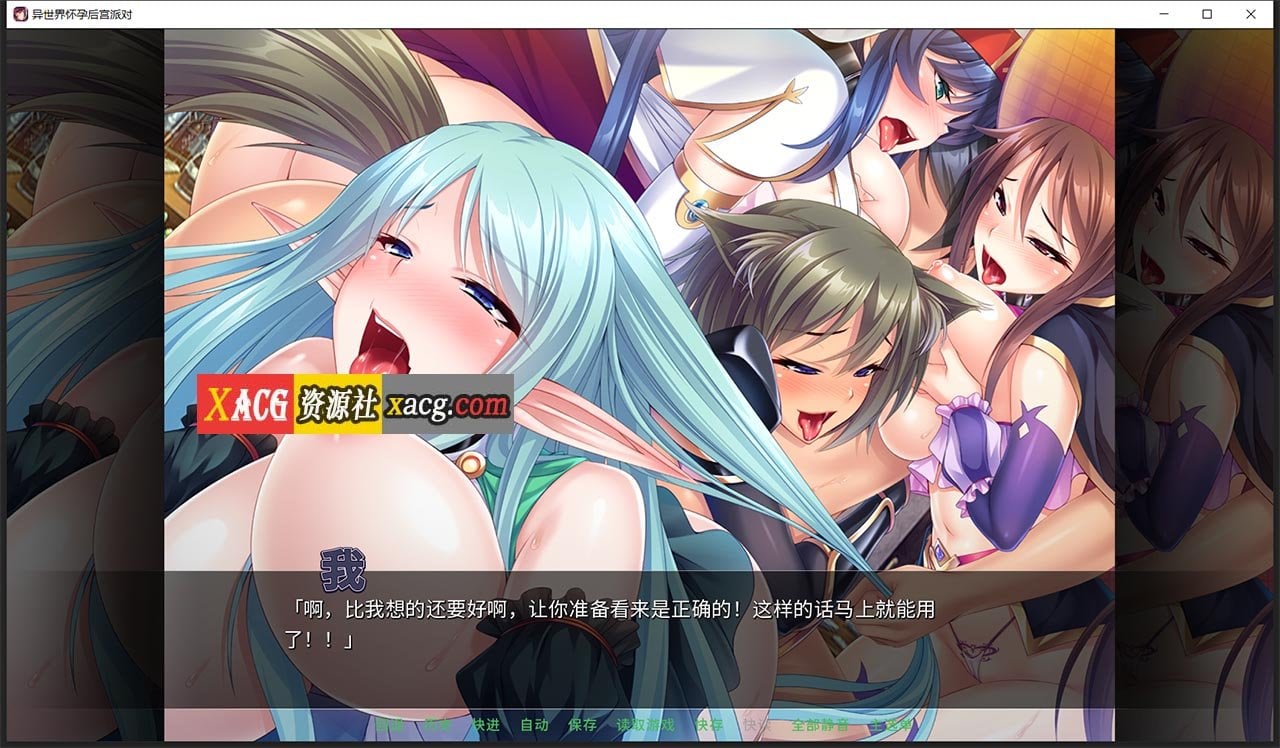The image size is (1280, 748).
Task: Open the 读取游戏 (Load Game) screen
Action: [646, 724]
